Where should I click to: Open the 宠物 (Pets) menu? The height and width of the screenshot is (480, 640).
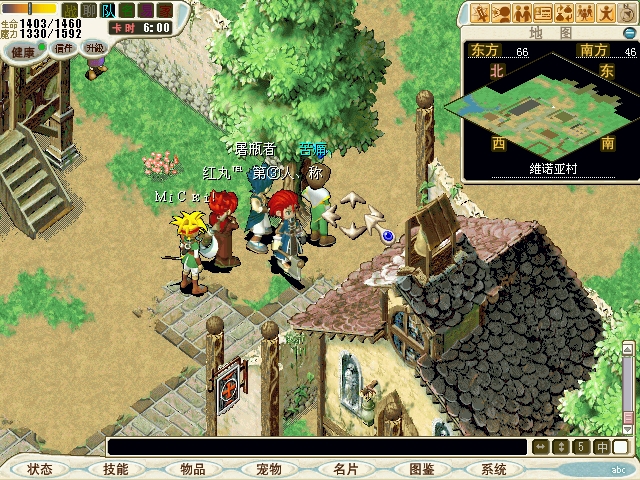point(268,469)
